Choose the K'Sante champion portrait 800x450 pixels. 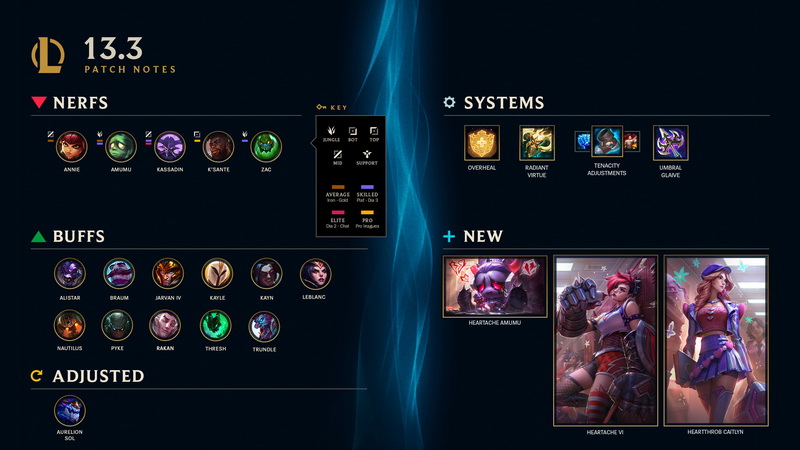[219, 146]
